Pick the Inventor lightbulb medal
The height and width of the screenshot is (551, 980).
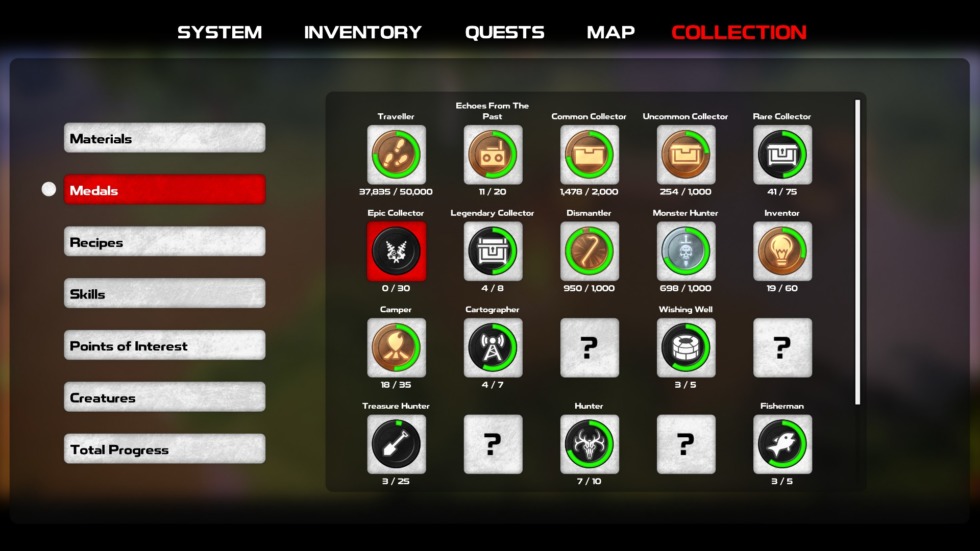(x=782, y=251)
